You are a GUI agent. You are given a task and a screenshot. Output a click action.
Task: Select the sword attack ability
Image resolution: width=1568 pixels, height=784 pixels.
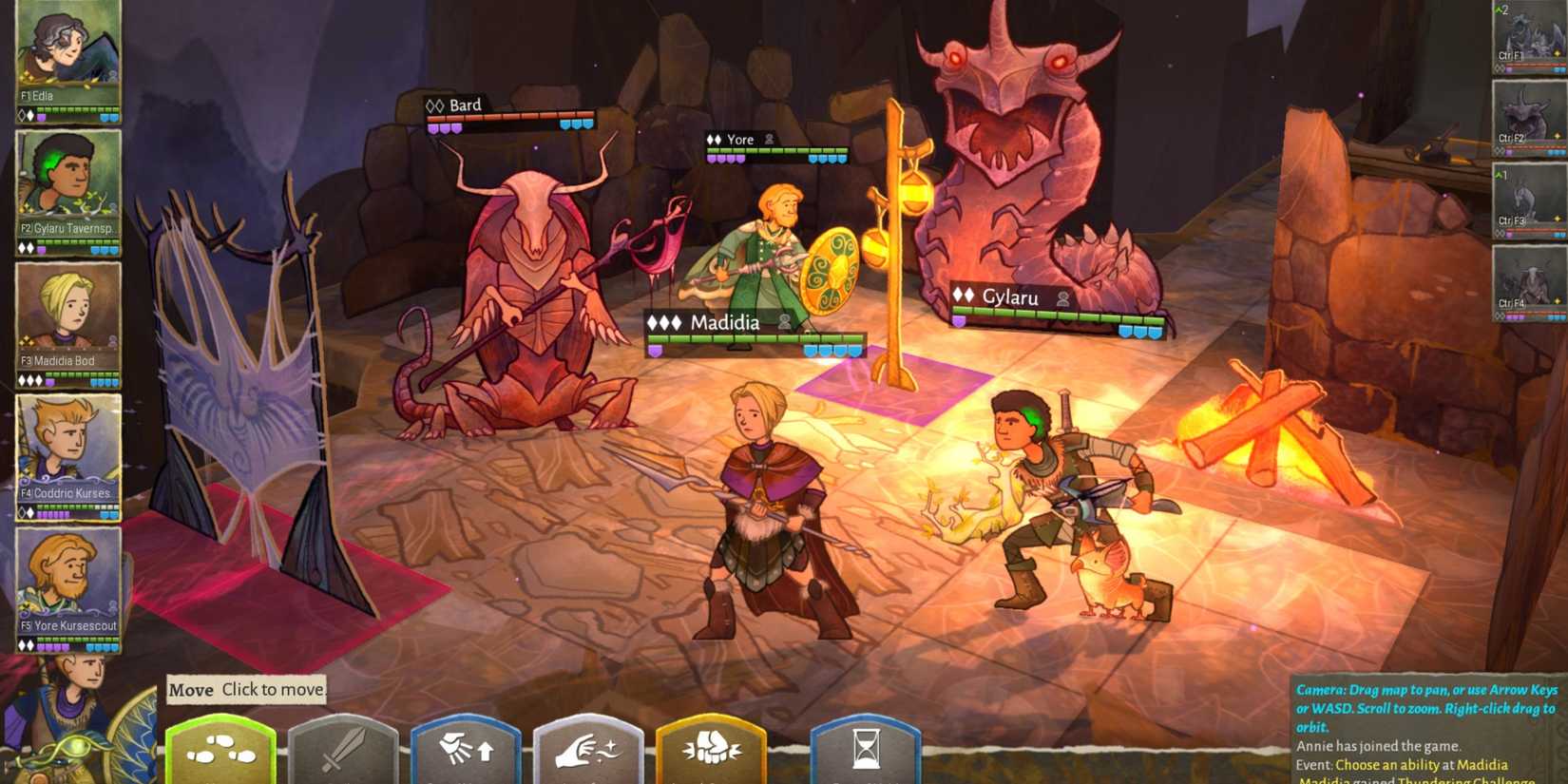coord(344,751)
